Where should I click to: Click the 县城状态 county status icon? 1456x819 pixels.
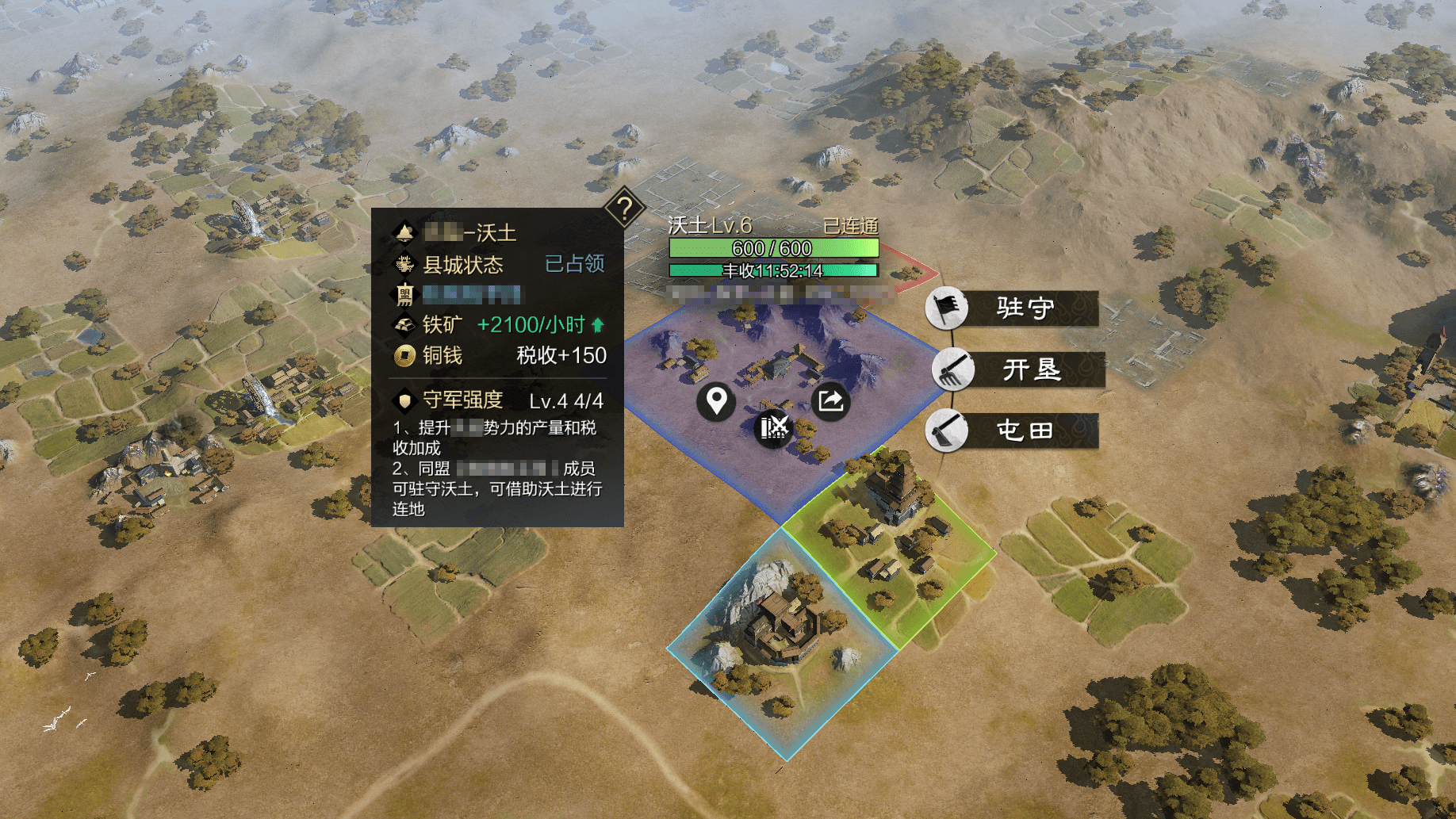[x=407, y=265]
